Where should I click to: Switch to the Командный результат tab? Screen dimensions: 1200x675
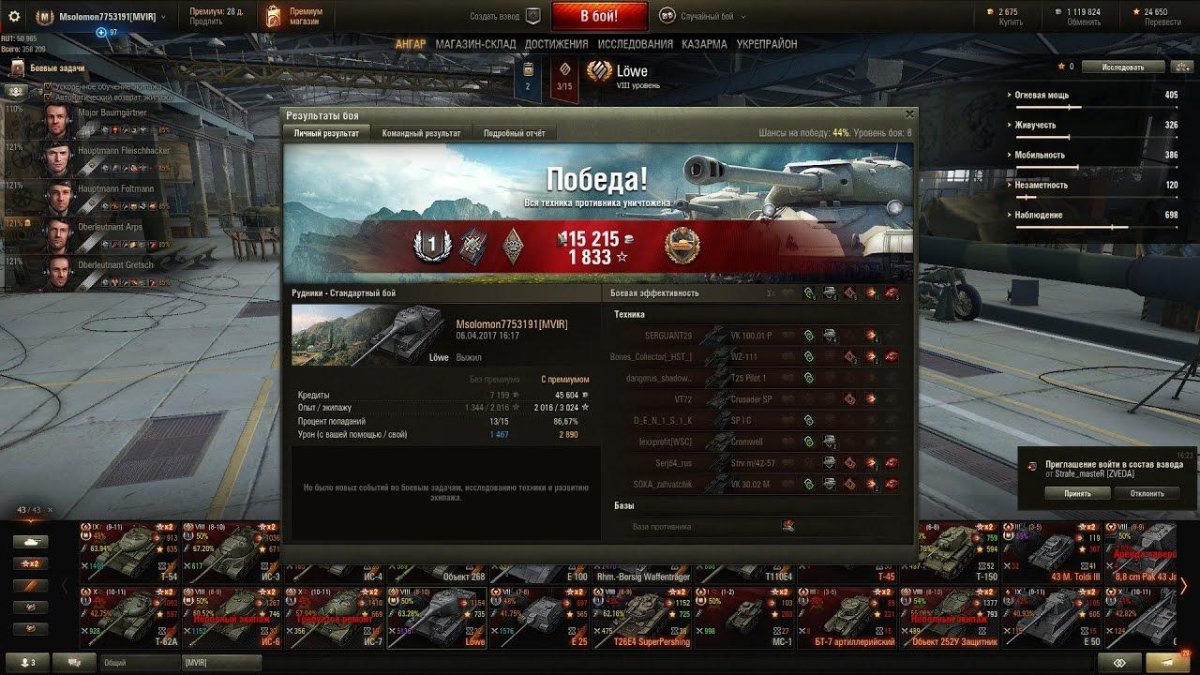421,133
